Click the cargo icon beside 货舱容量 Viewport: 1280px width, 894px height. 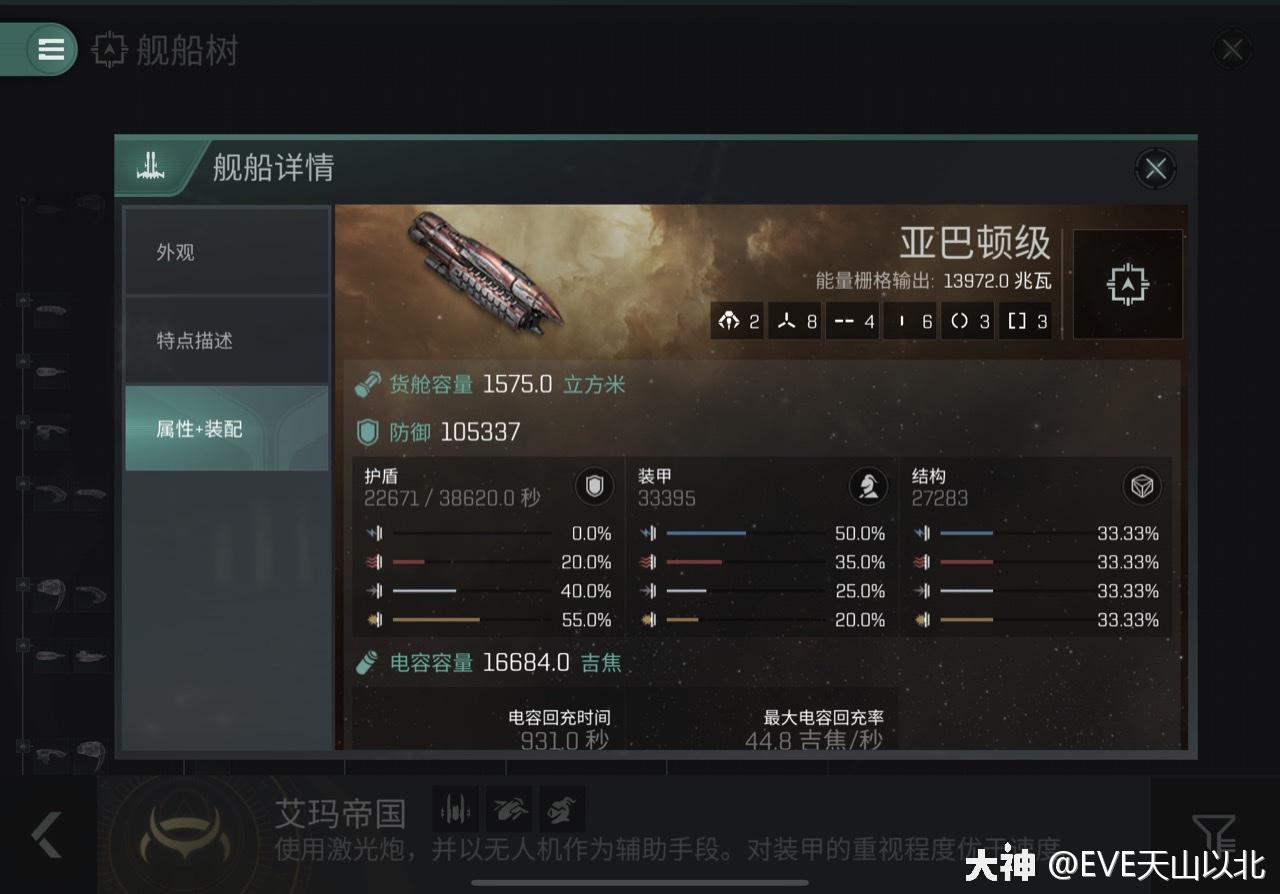tap(366, 382)
